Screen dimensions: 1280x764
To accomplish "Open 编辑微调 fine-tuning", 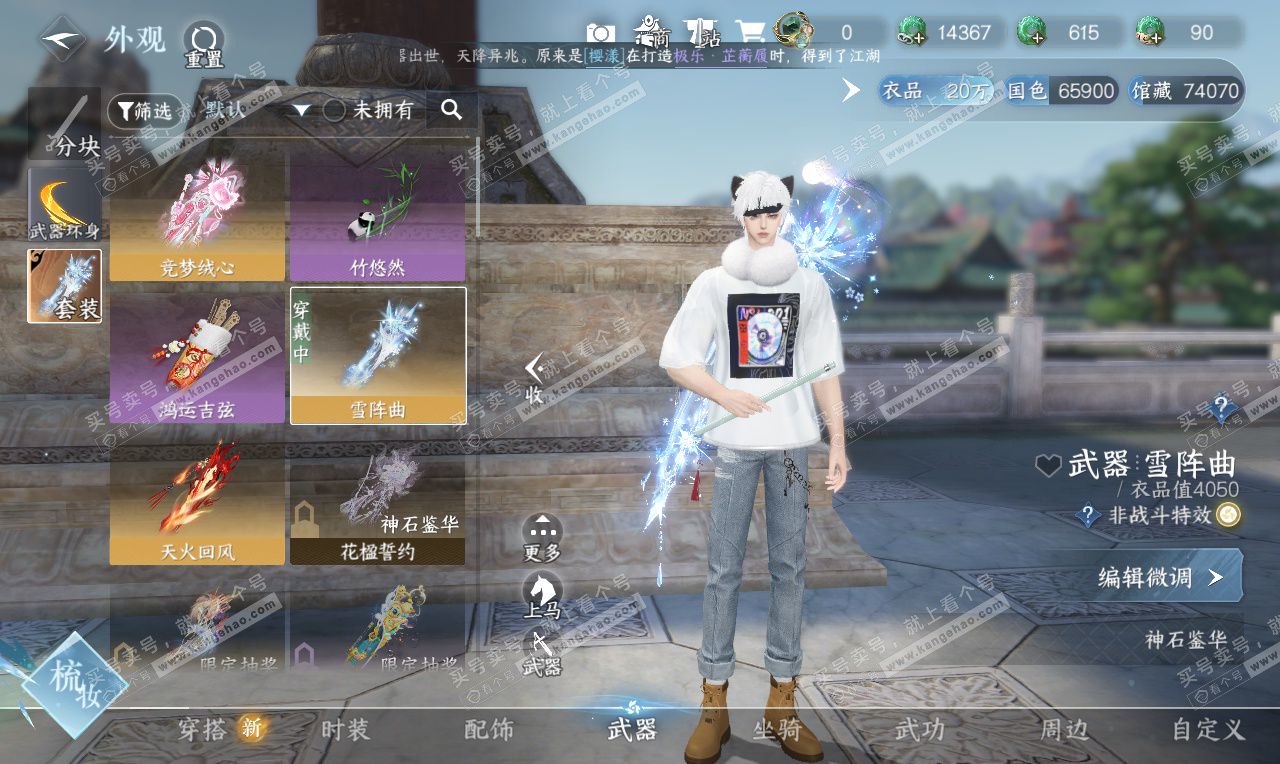I will [1160, 577].
